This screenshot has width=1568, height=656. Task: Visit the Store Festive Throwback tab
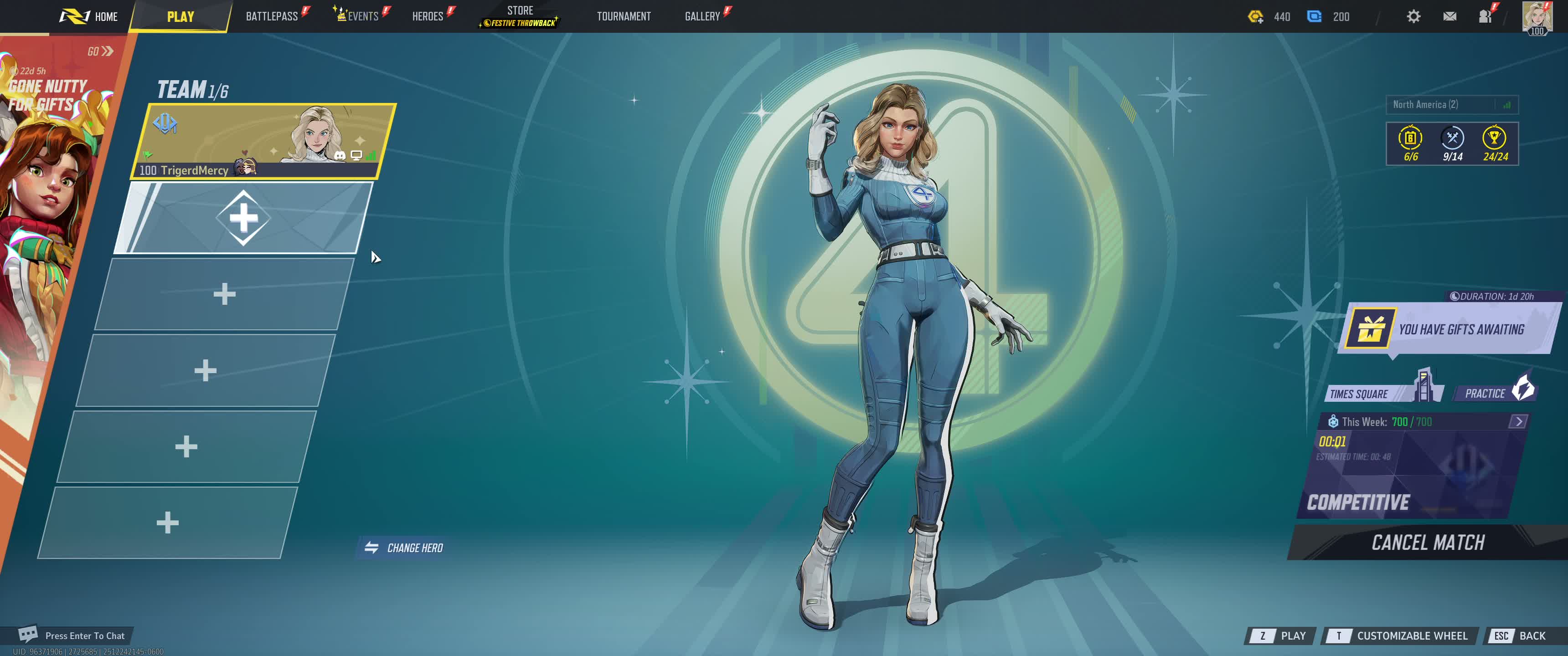[x=520, y=16]
